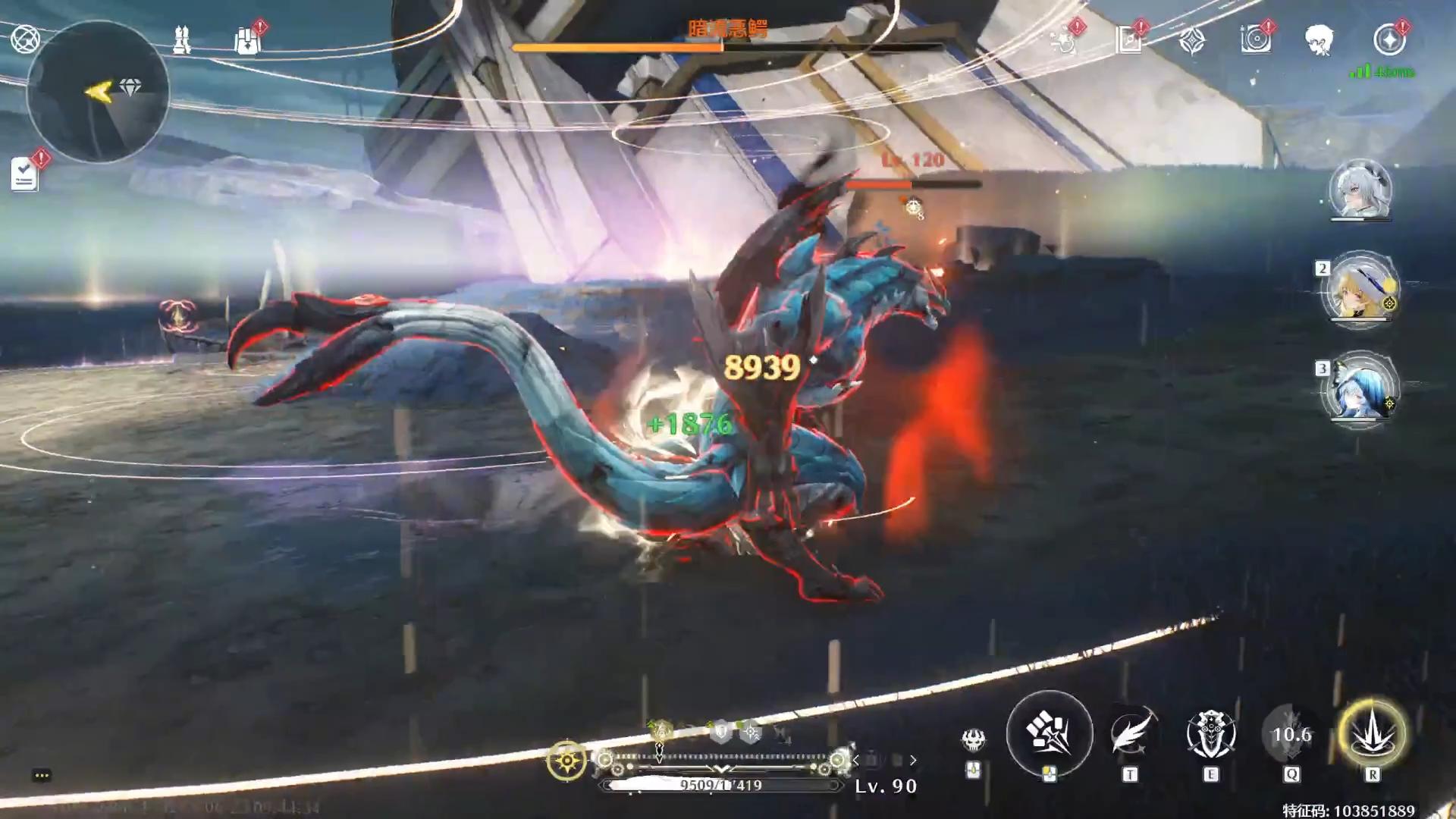Switch to the silver-haired top party member
The width and height of the screenshot is (1456, 819).
[1360, 190]
